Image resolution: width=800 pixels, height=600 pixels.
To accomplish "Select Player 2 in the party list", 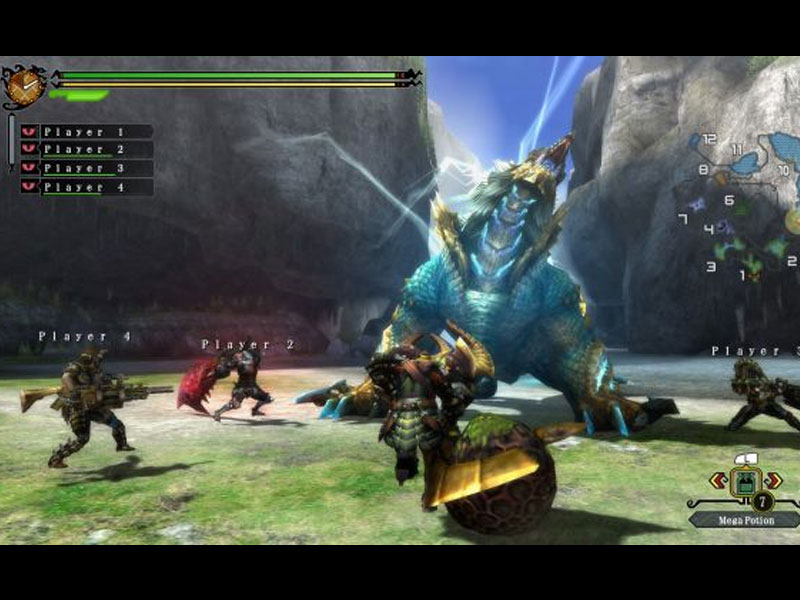I will (x=88, y=150).
